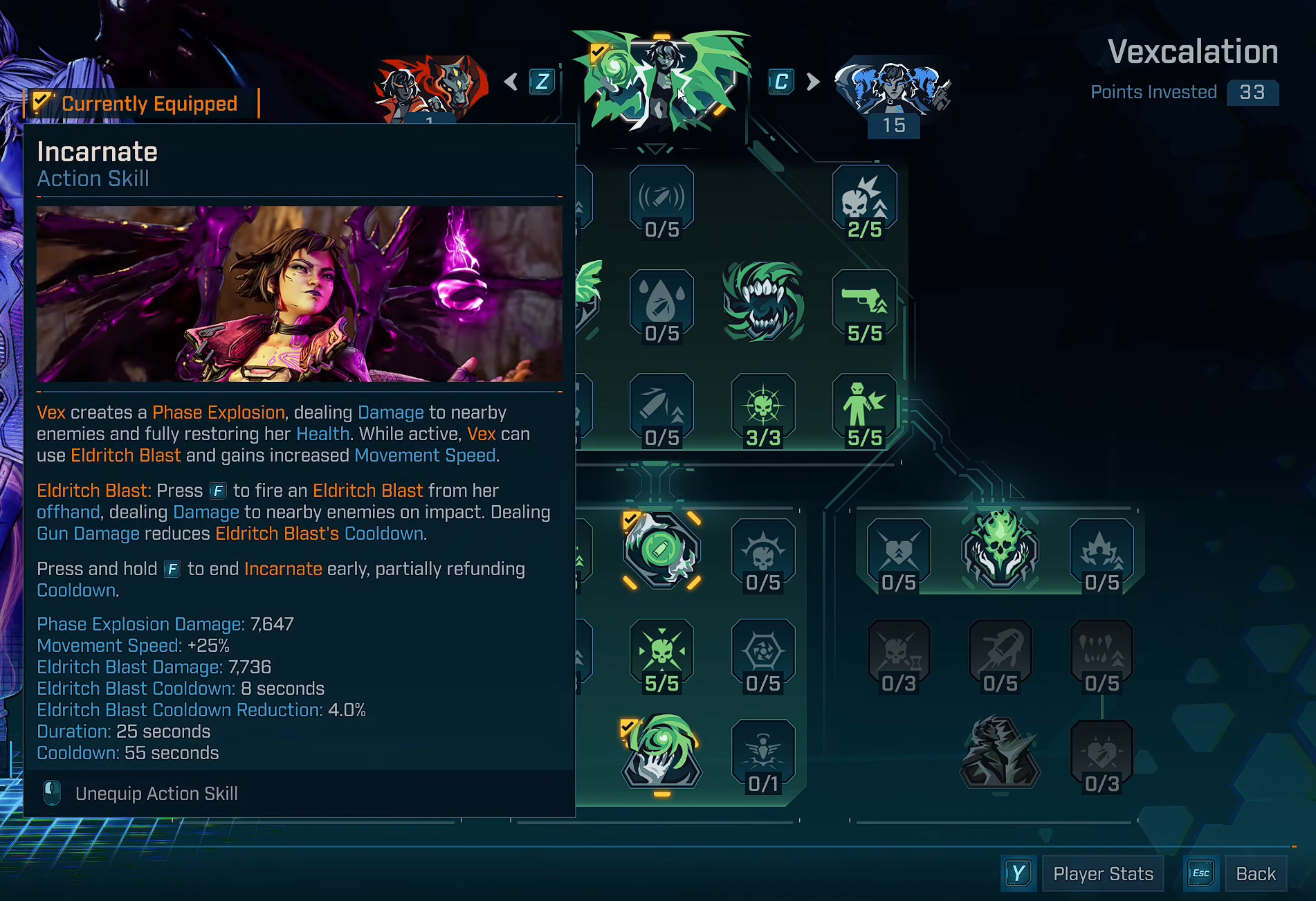Unequip the Incarnate action skill
Image resolution: width=1316 pixels, height=901 pixels.
click(x=156, y=794)
